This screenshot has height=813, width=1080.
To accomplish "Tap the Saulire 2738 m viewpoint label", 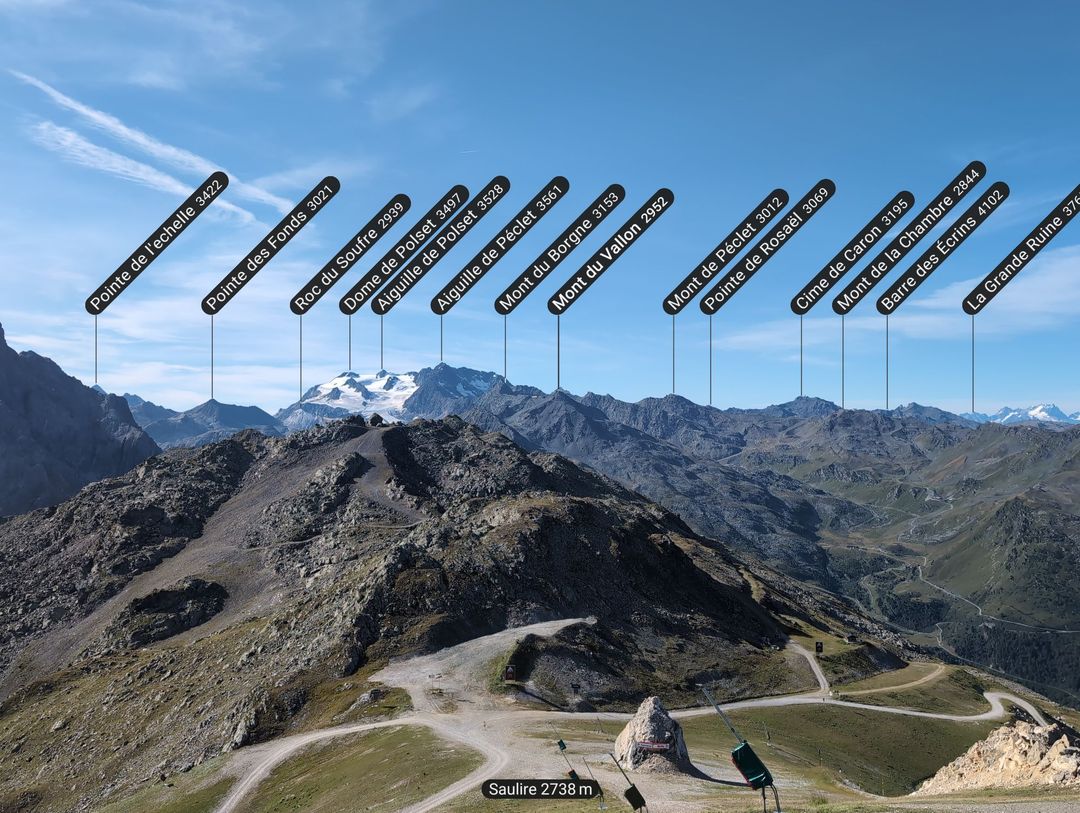I will click(540, 789).
